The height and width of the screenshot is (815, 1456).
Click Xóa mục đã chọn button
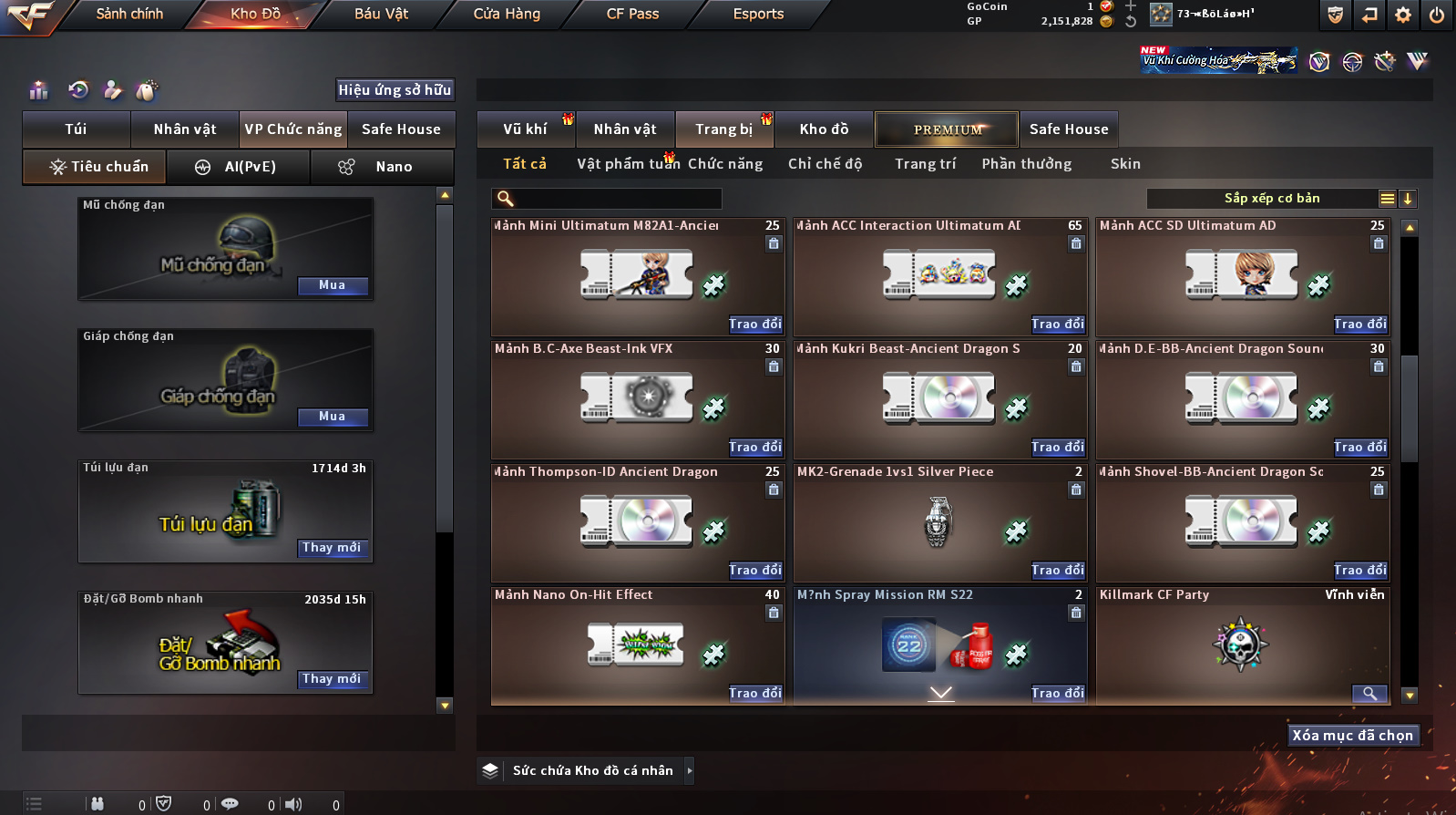[1353, 736]
